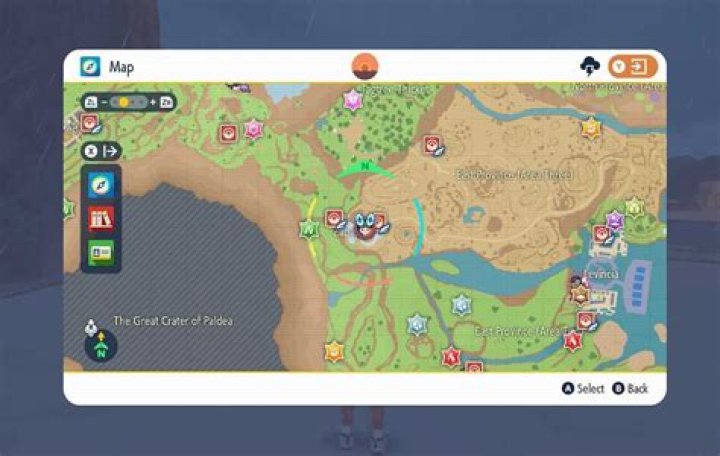Select the green raid crystal beside player marker
The width and height of the screenshot is (720, 456).
[x=309, y=229]
